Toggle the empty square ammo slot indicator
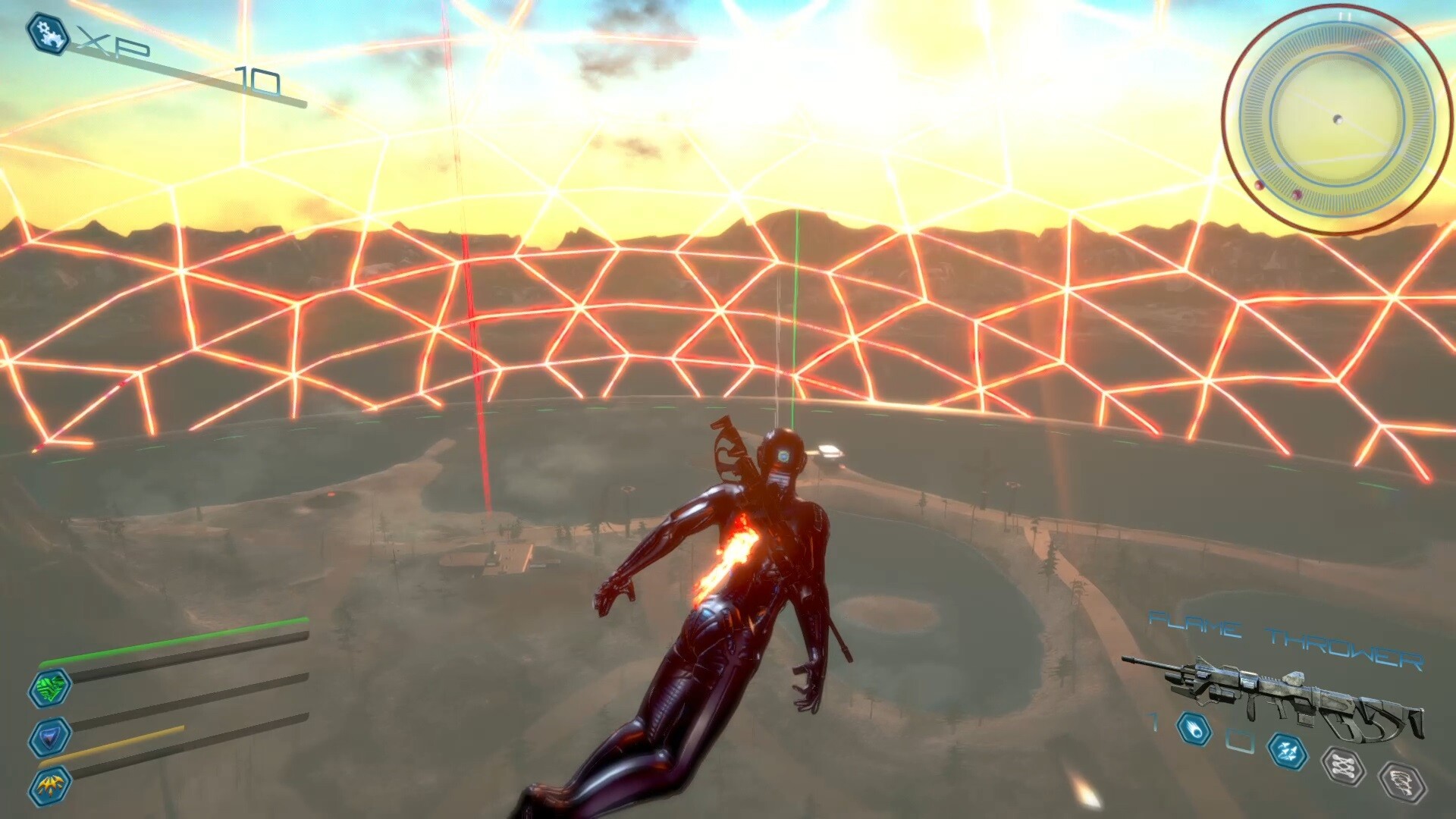Screen dimensions: 1456x819 (1240, 739)
